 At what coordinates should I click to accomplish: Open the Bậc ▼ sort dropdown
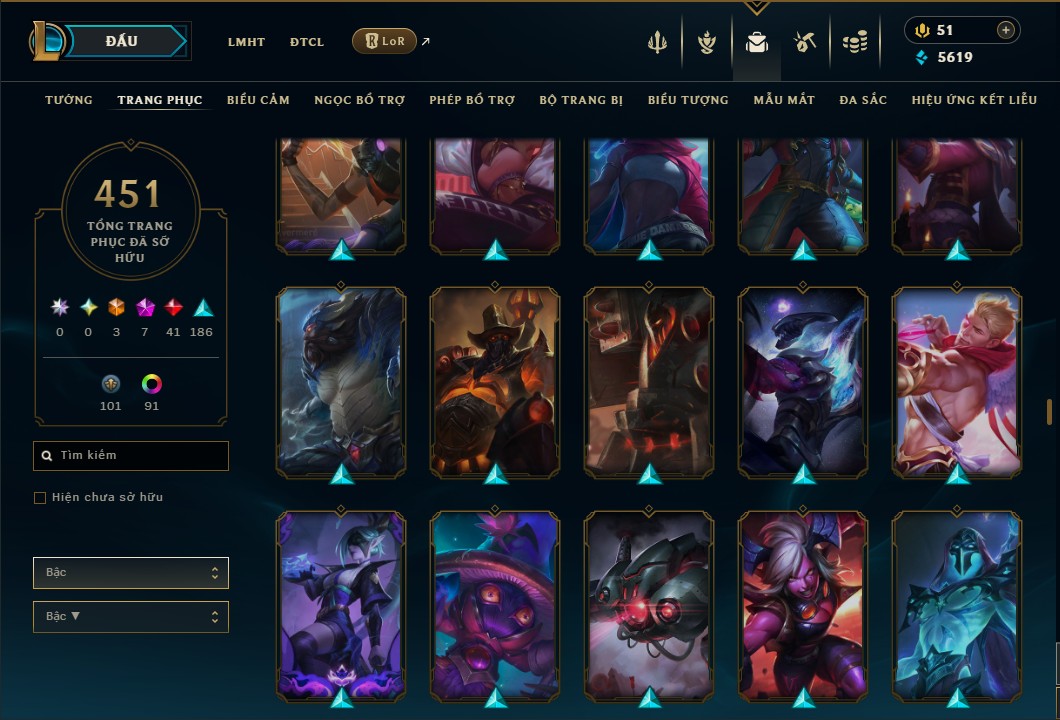click(131, 617)
